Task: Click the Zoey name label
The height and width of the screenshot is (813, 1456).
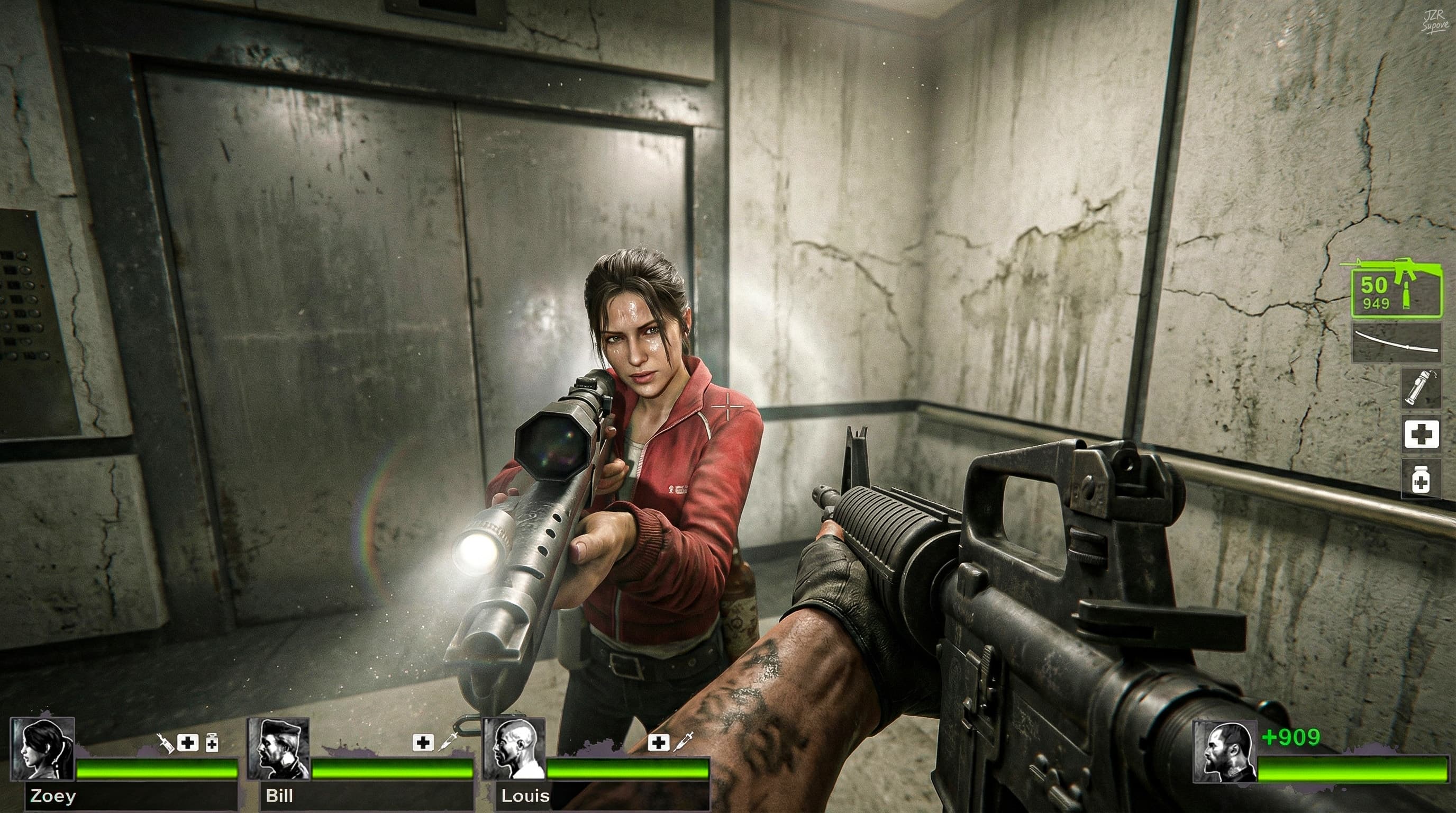Action: point(53,797)
